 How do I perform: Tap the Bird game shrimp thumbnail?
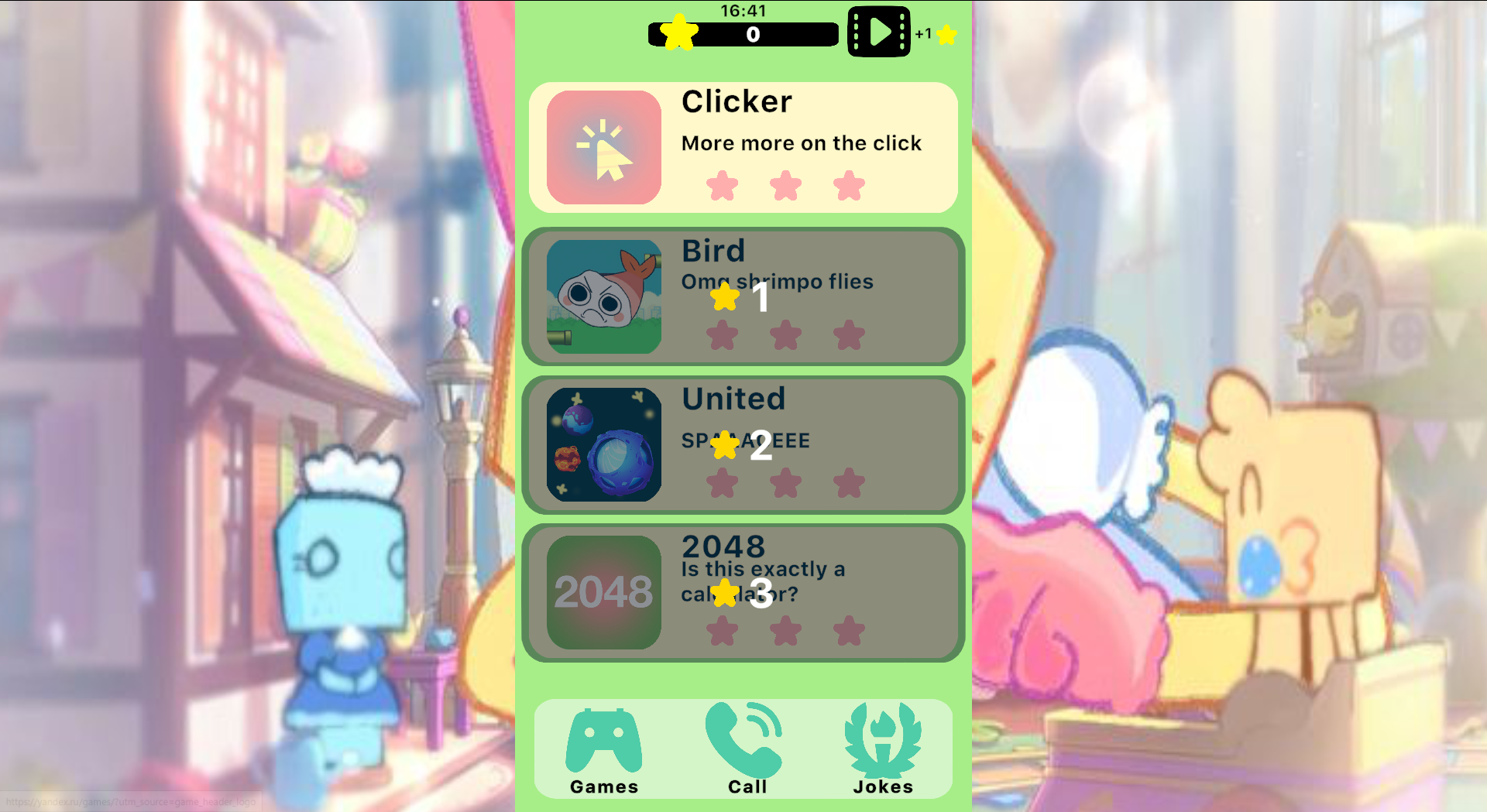click(603, 296)
